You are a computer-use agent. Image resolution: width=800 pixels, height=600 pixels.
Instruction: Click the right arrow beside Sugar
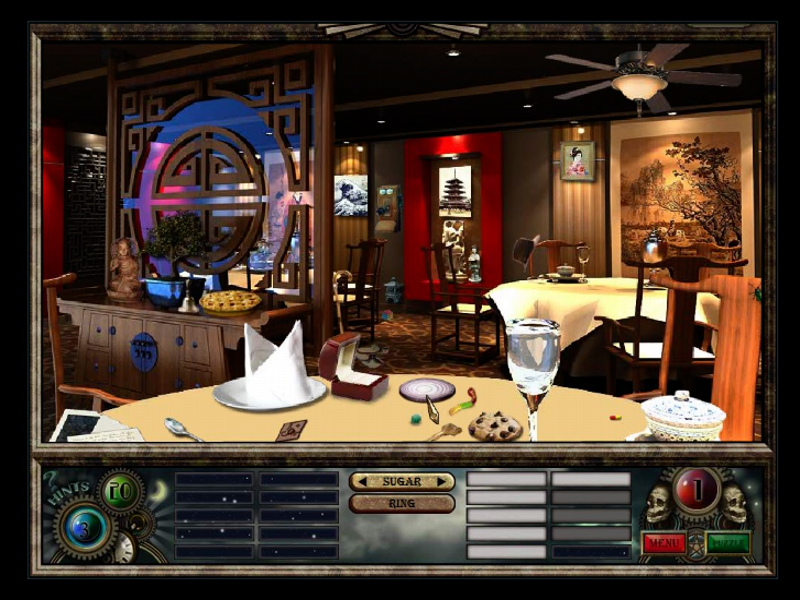443,481
